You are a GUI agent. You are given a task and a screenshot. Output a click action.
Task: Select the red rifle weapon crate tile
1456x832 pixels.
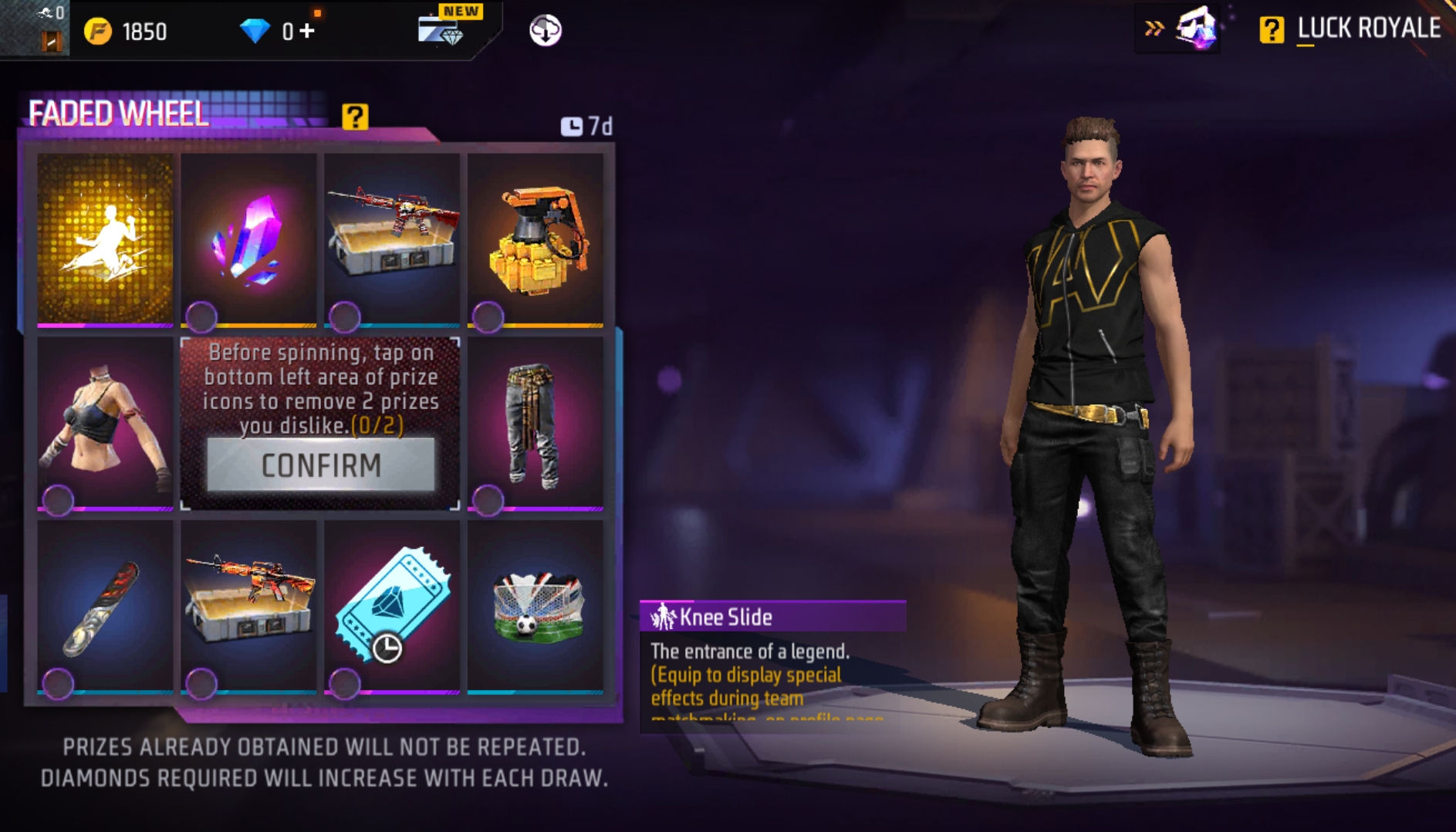coord(392,238)
